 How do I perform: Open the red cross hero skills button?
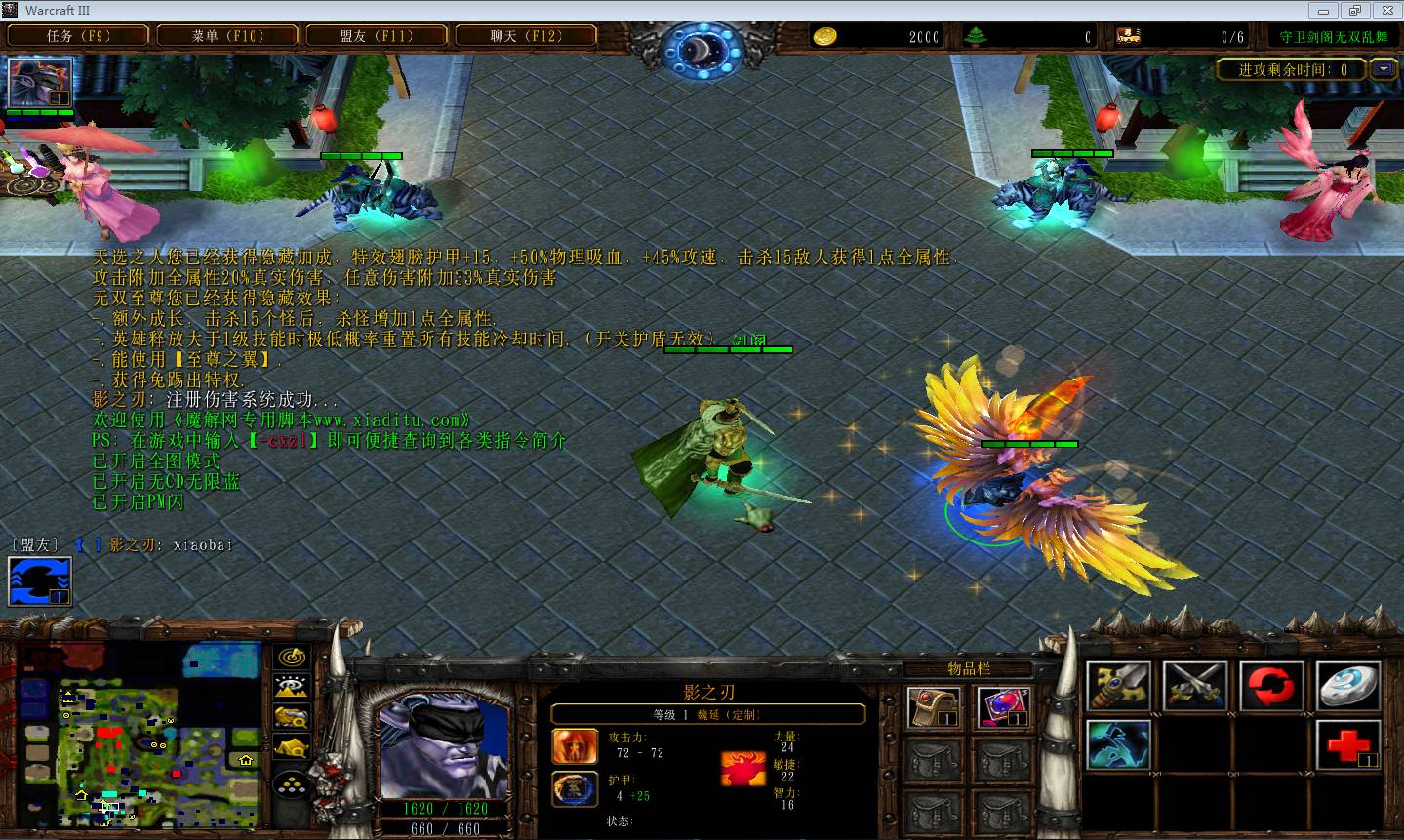tap(1348, 747)
